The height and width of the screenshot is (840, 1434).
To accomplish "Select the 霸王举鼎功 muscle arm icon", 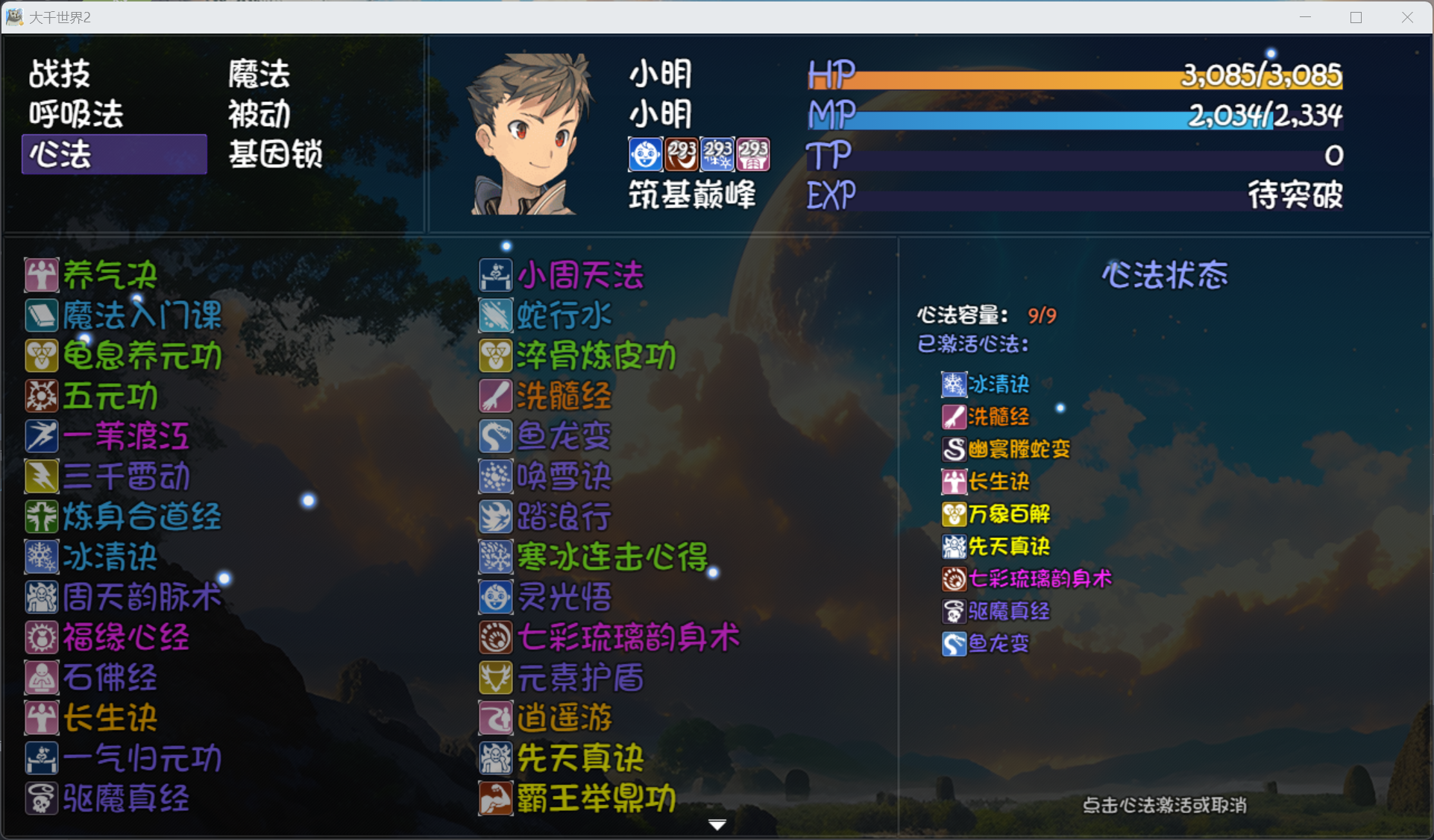I will click(x=495, y=798).
